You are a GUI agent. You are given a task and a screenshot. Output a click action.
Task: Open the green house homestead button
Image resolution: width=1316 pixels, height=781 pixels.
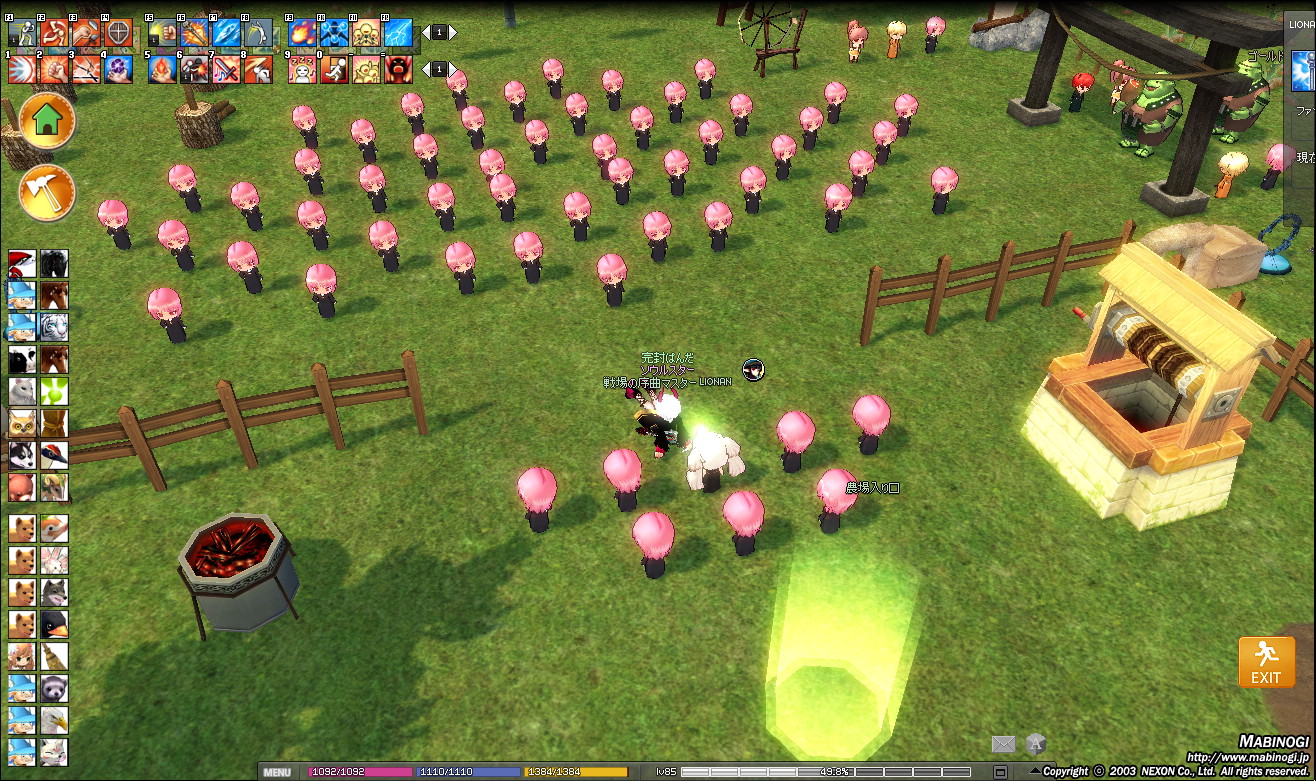(x=47, y=121)
